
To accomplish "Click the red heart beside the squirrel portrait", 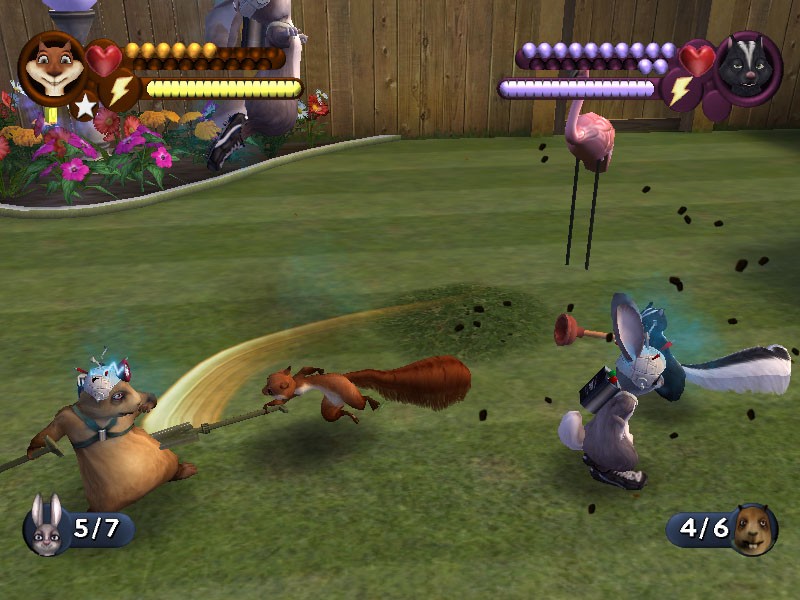I will tap(103, 59).
